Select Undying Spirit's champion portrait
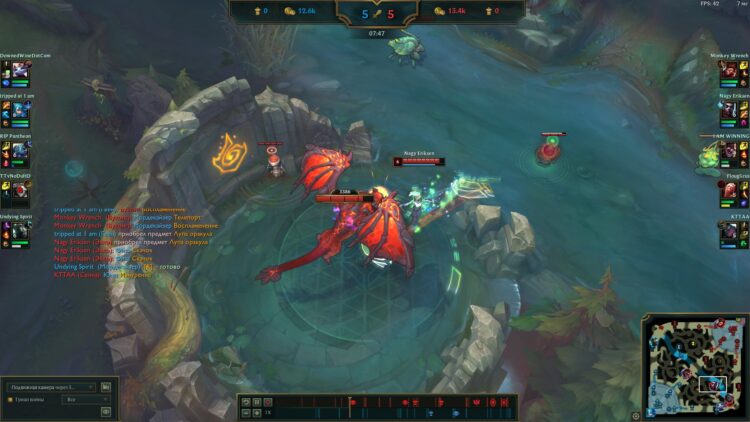The height and width of the screenshot is (422, 750). coord(22,228)
